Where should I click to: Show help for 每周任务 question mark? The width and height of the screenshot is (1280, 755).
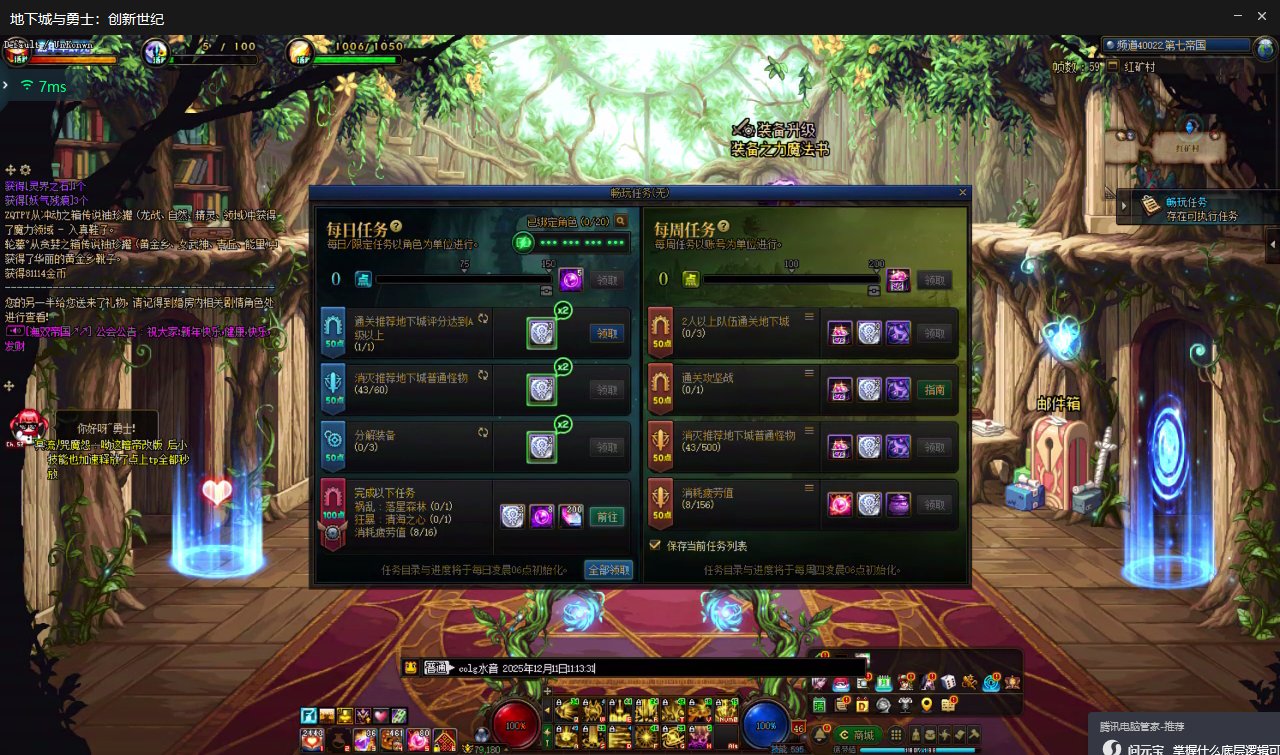tap(725, 227)
